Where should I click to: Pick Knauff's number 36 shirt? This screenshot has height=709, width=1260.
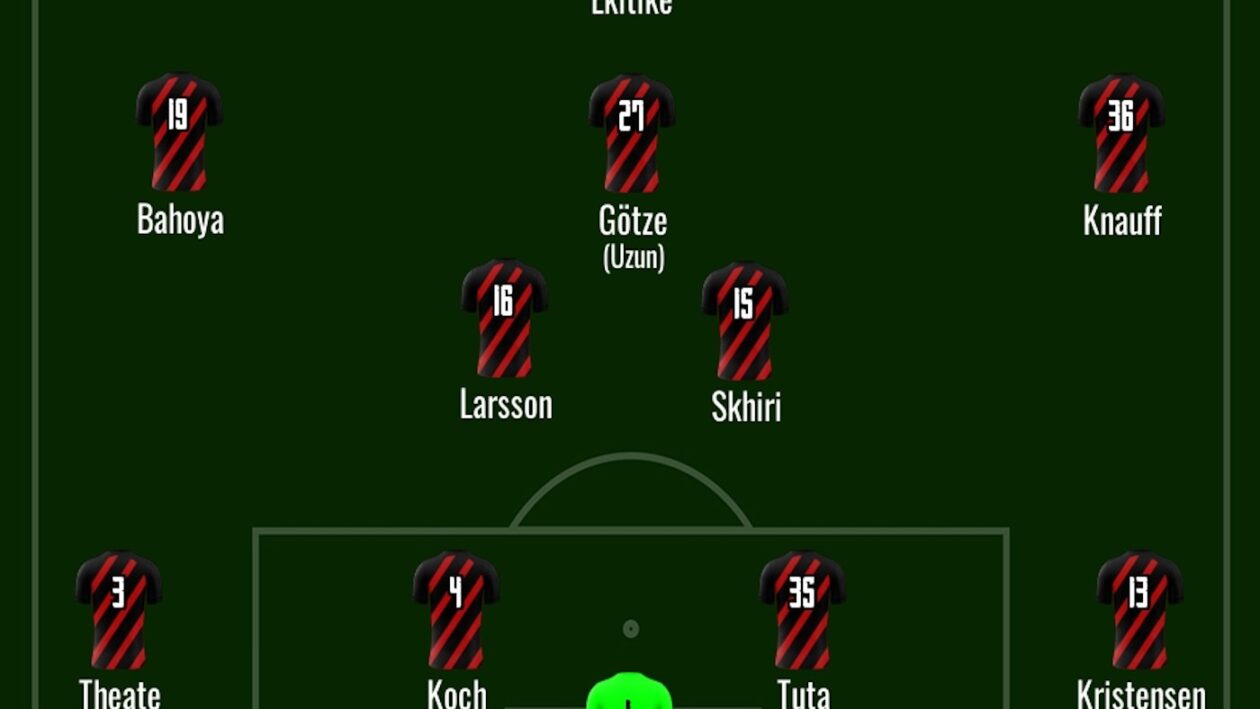[1121, 132]
